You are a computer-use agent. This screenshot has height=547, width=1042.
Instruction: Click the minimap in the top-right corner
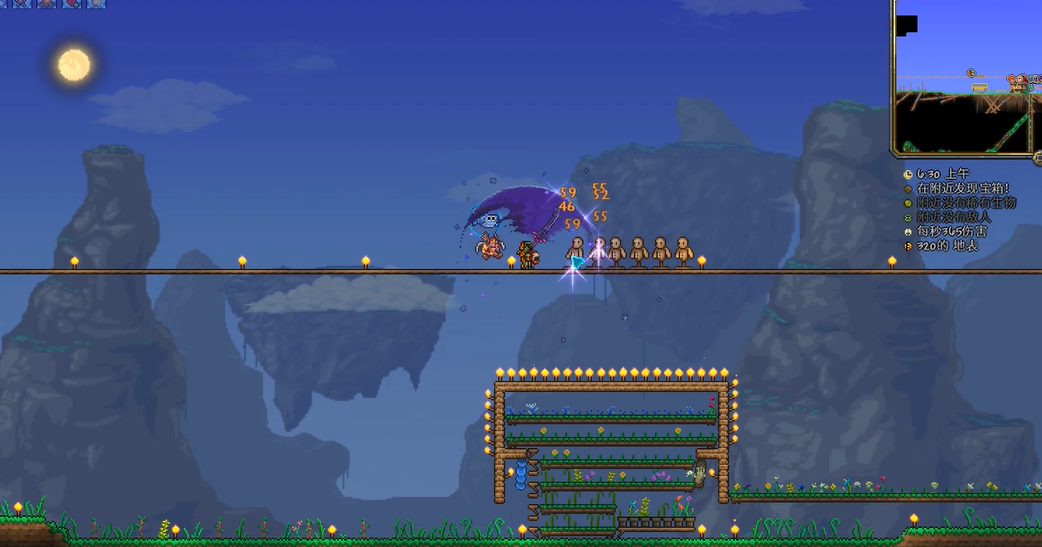pos(967,77)
